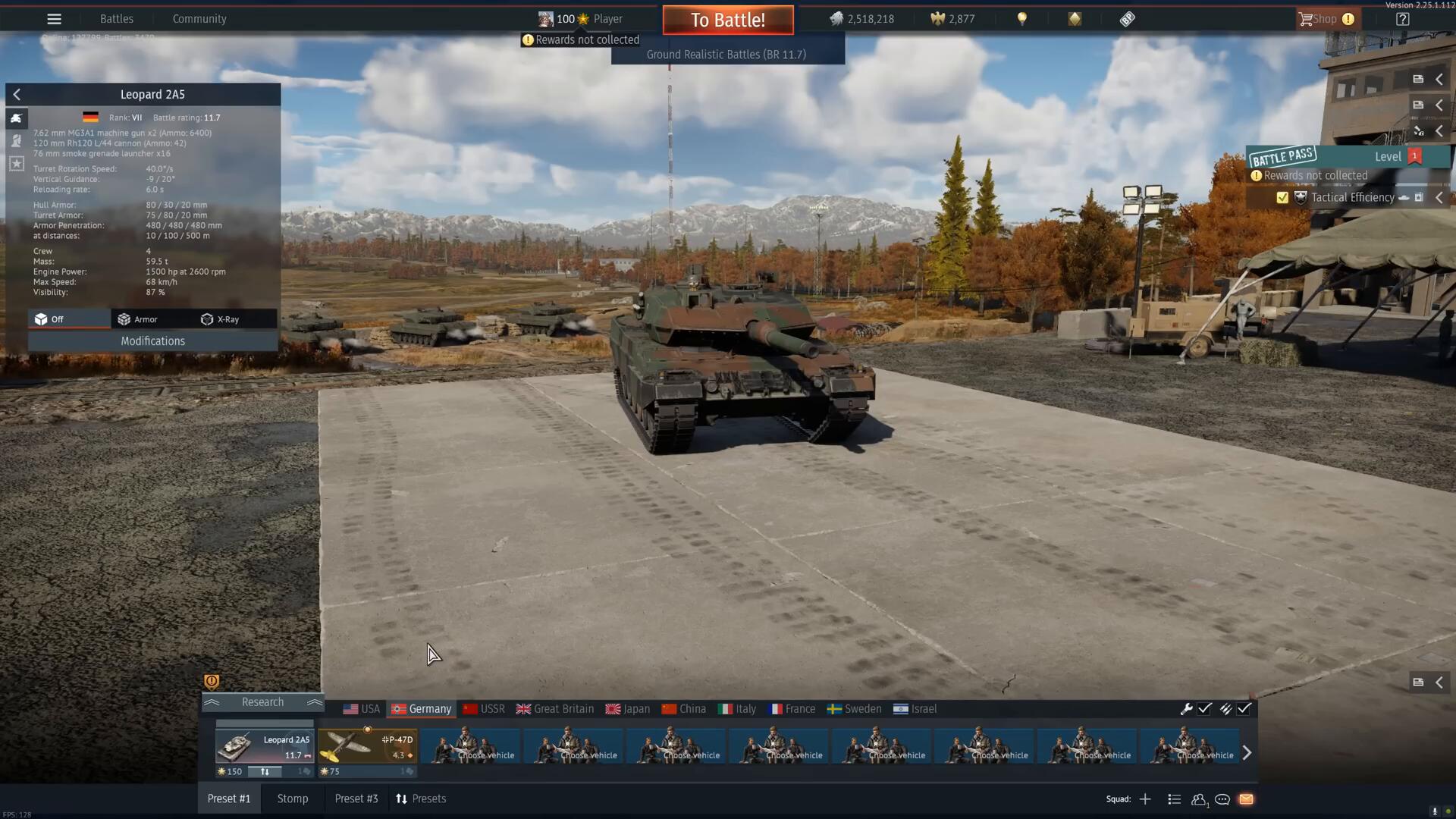The height and width of the screenshot is (819, 1456).
Task: Open the help question mark button
Action: tap(1402, 19)
